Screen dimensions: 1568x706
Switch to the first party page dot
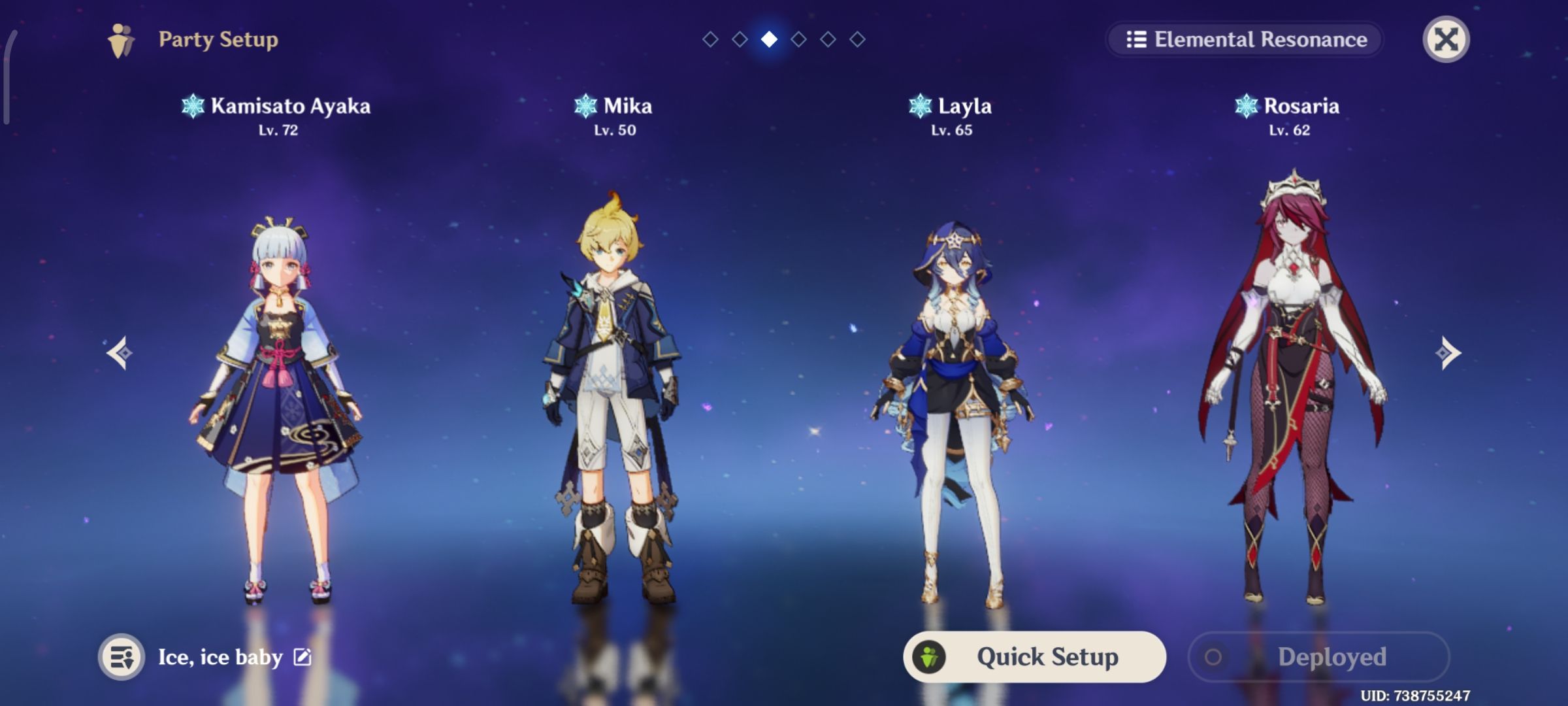[x=710, y=39]
